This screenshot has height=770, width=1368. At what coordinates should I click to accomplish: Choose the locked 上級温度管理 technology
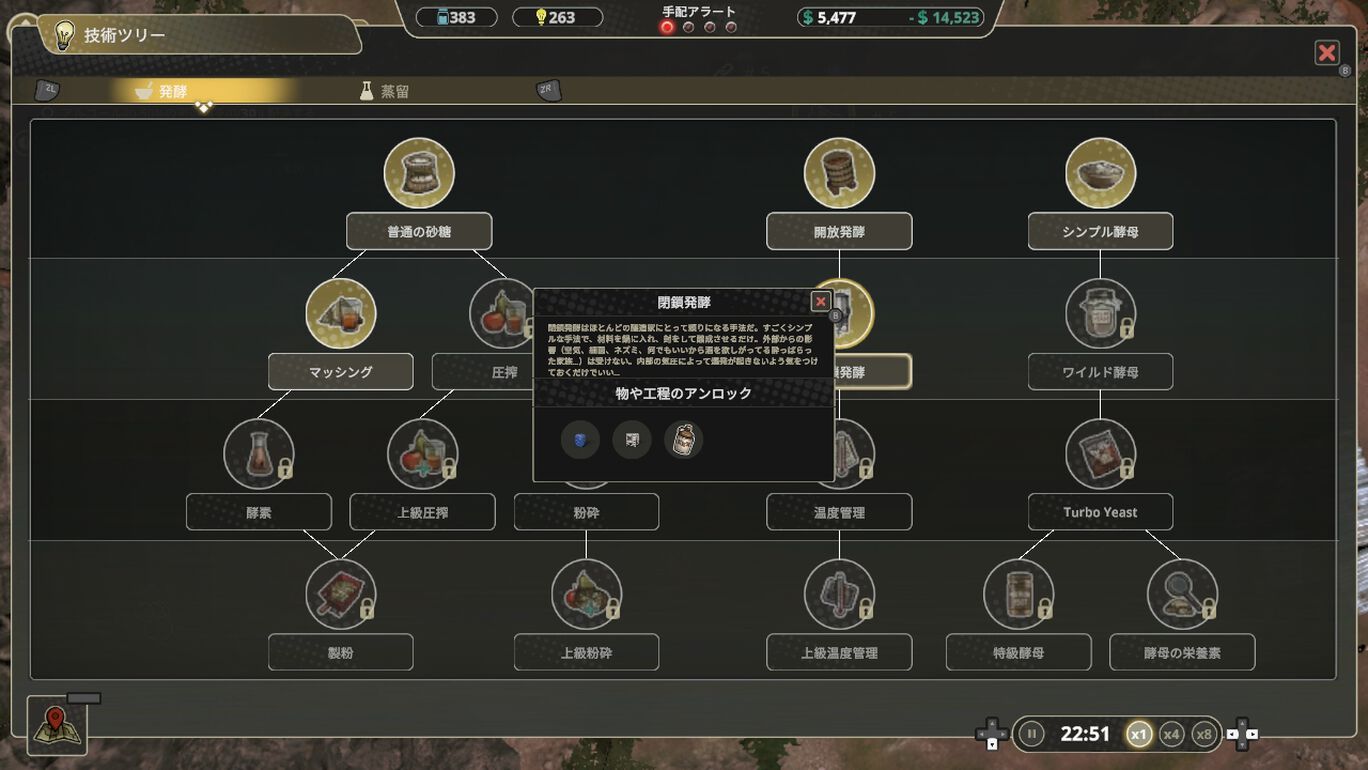tap(839, 652)
